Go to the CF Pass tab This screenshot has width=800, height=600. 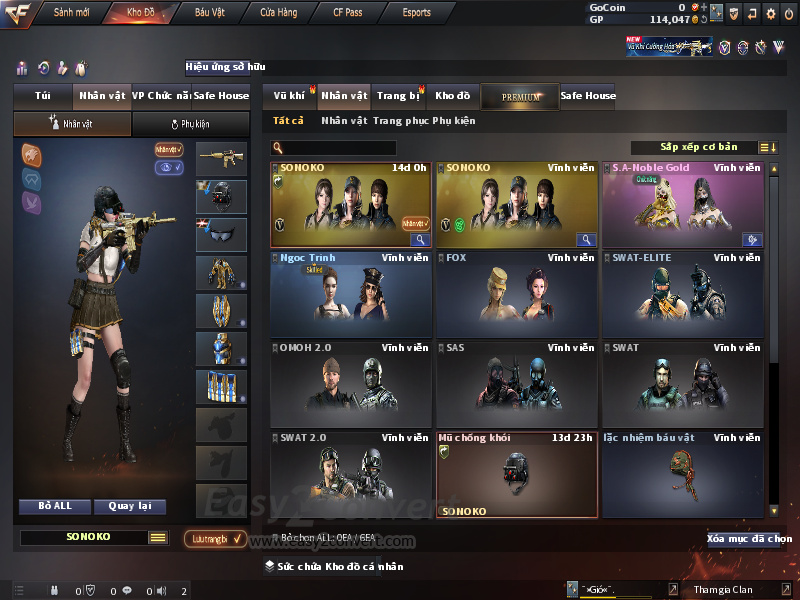(350, 12)
